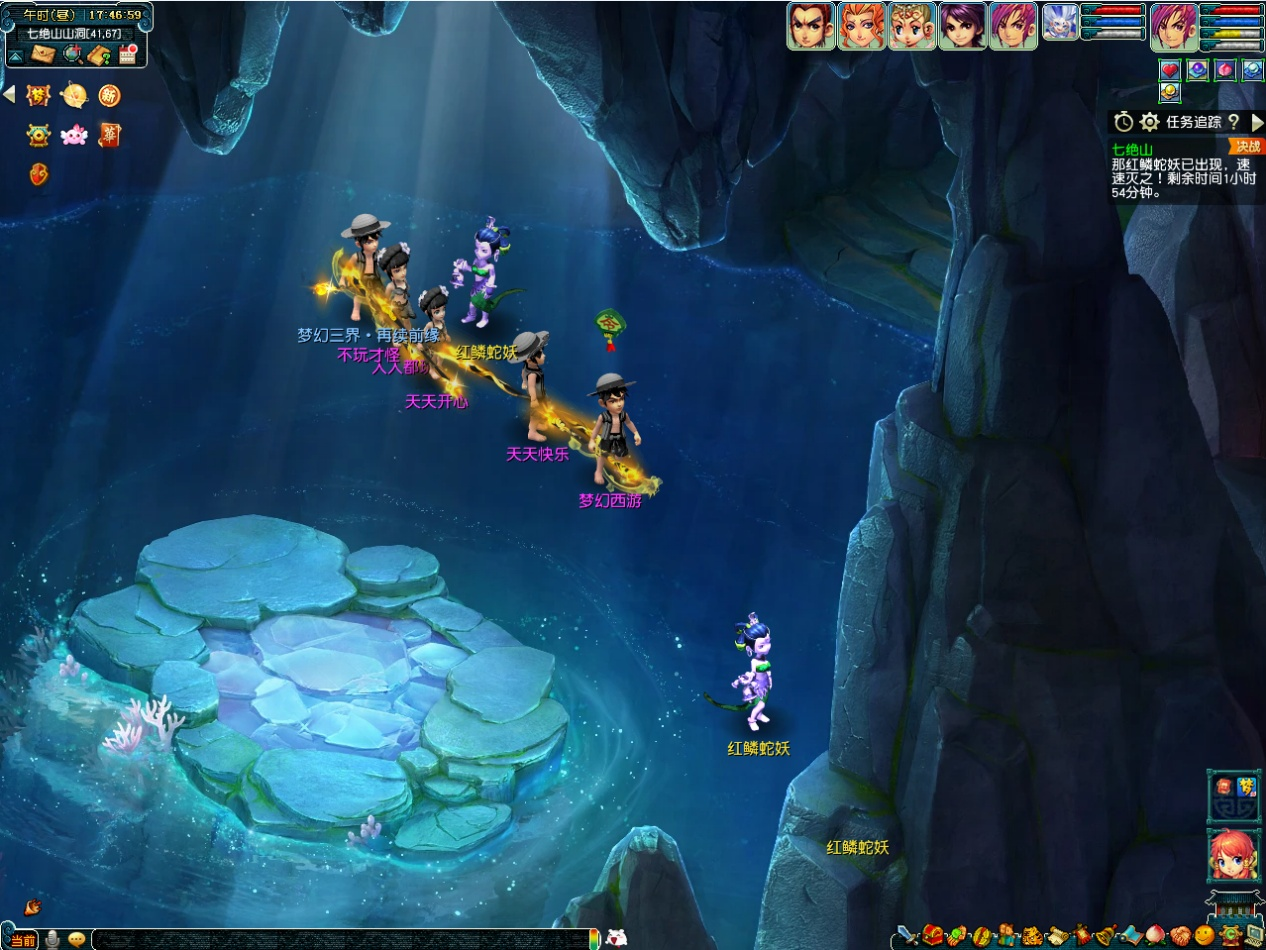Open the orange 新 activity icon
1266x950 pixels.
tap(110, 96)
